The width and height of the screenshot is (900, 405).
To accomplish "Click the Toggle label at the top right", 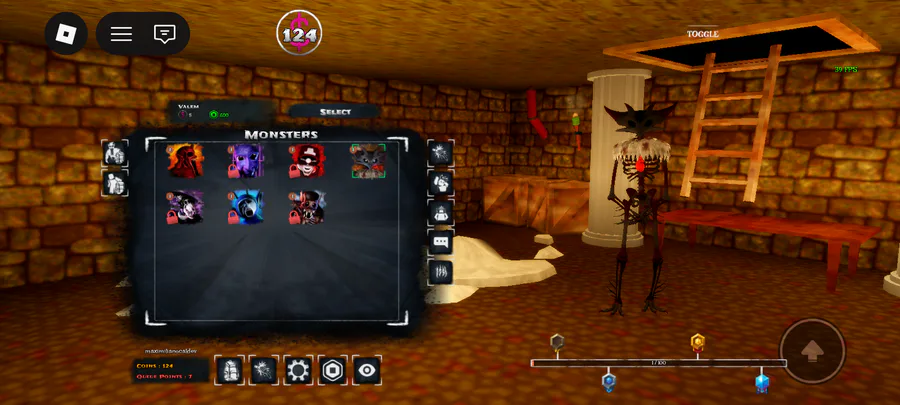I will coord(702,34).
